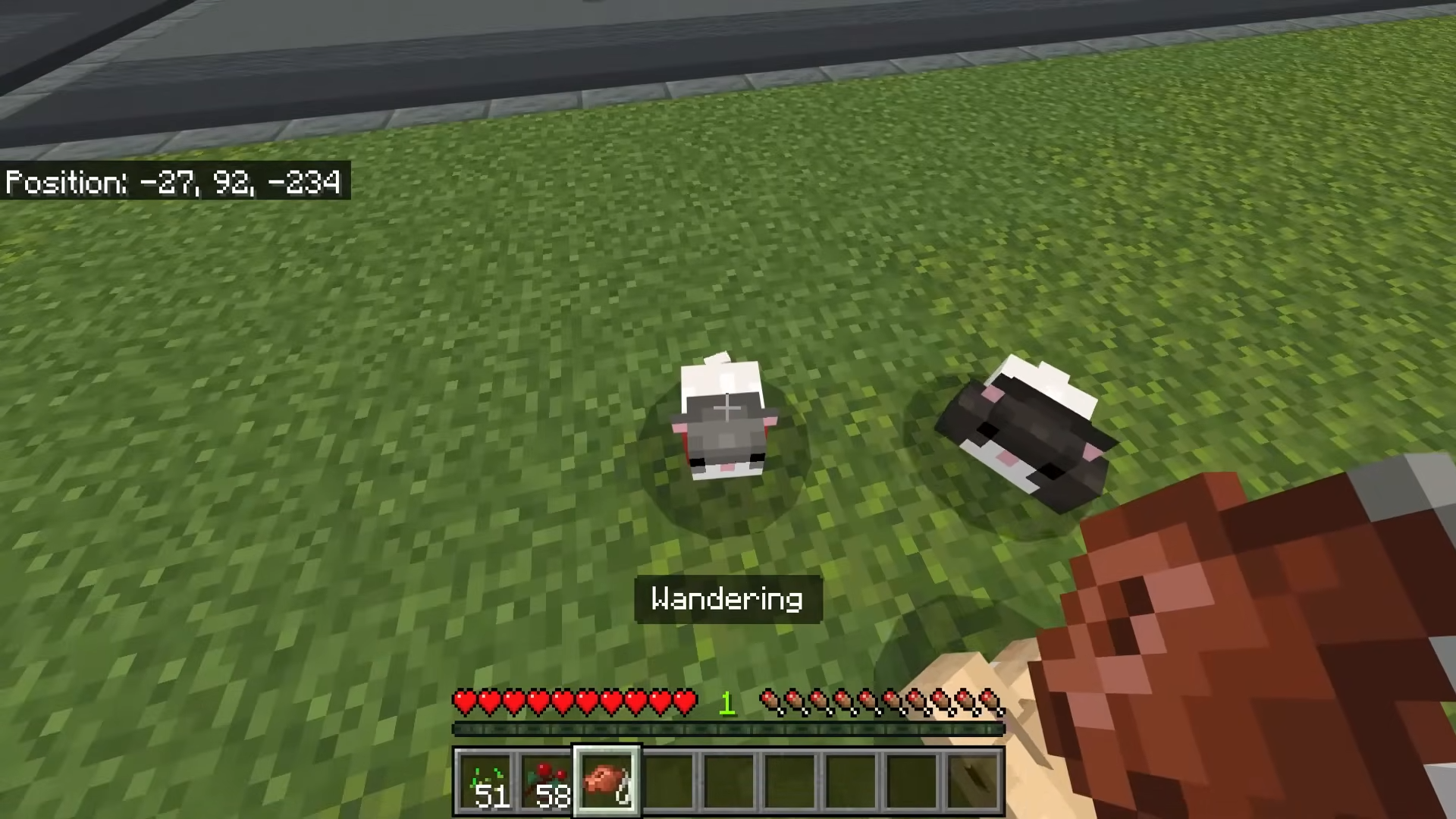This screenshot has width=1456, height=819.
Task: Click the Position coordinates text overlay
Action: tap(173, 182)
